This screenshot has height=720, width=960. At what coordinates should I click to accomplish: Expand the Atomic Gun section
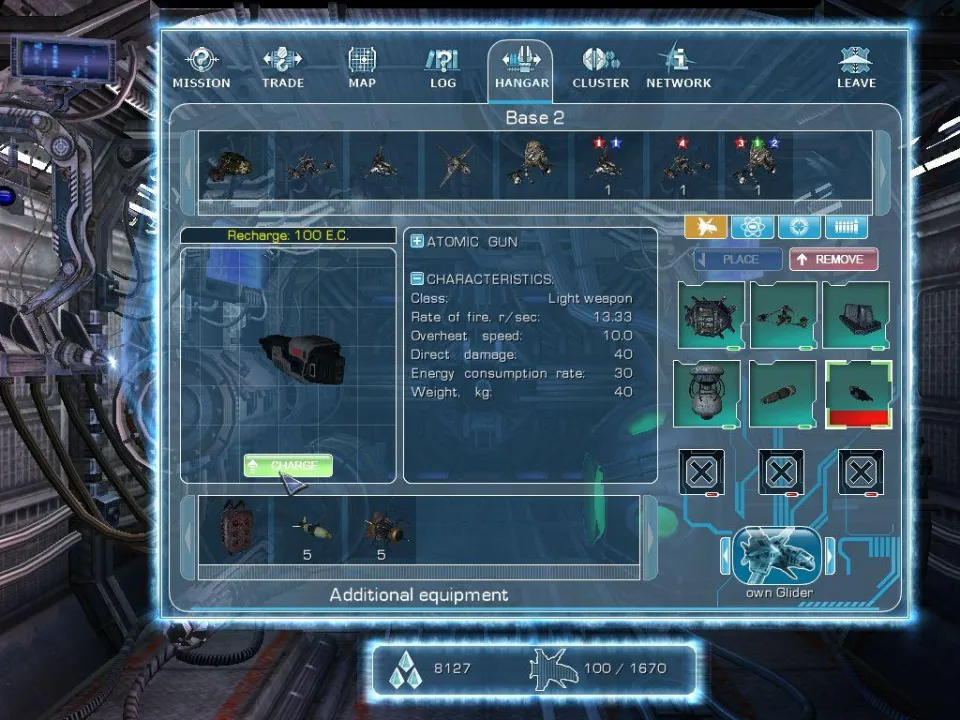point(418,242)
